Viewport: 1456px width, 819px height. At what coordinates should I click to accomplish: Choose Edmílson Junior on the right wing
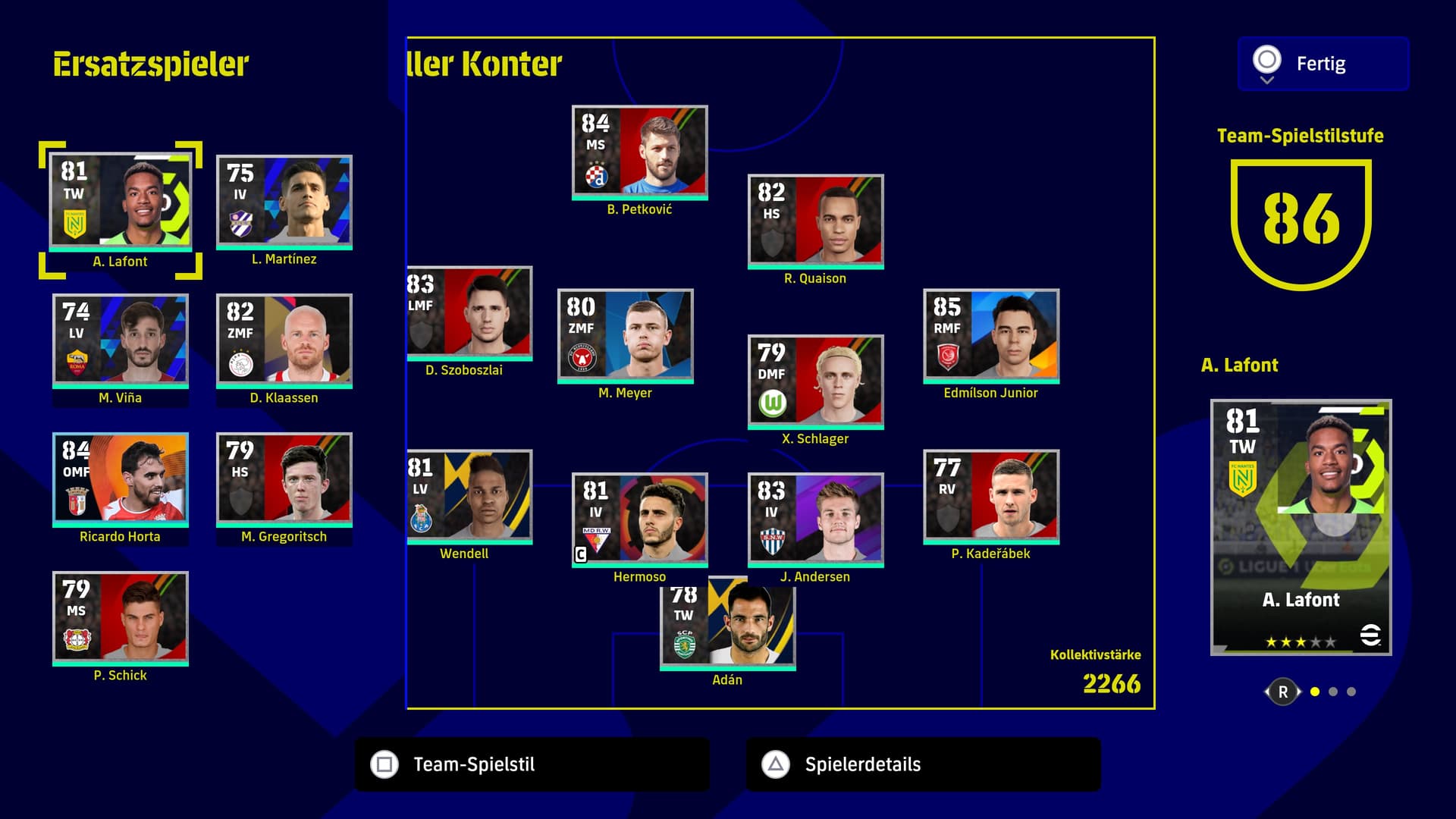991,336
